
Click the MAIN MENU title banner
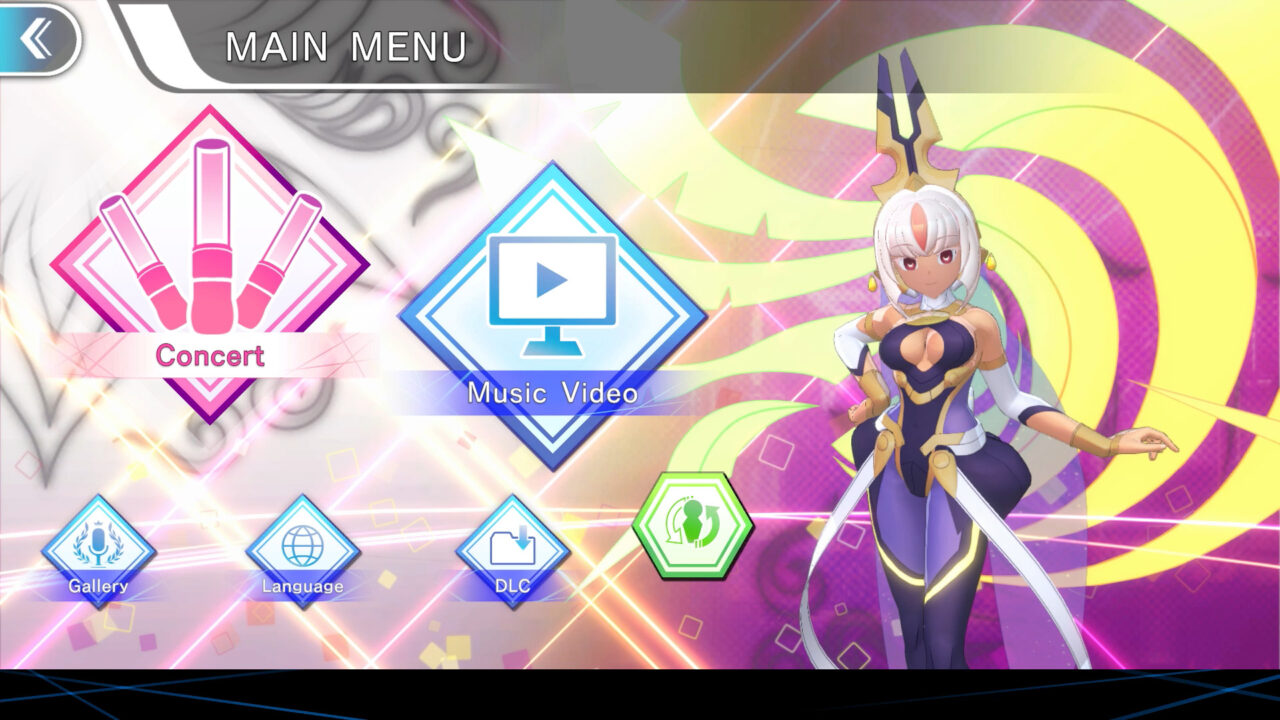(x=345, y=45)
